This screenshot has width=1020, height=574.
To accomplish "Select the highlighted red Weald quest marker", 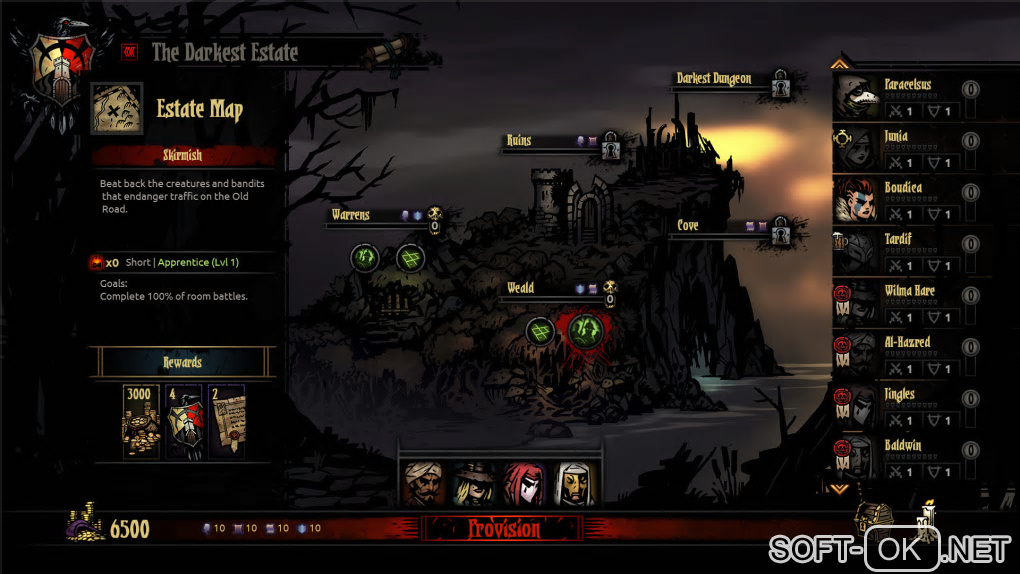I will point(583,329).
